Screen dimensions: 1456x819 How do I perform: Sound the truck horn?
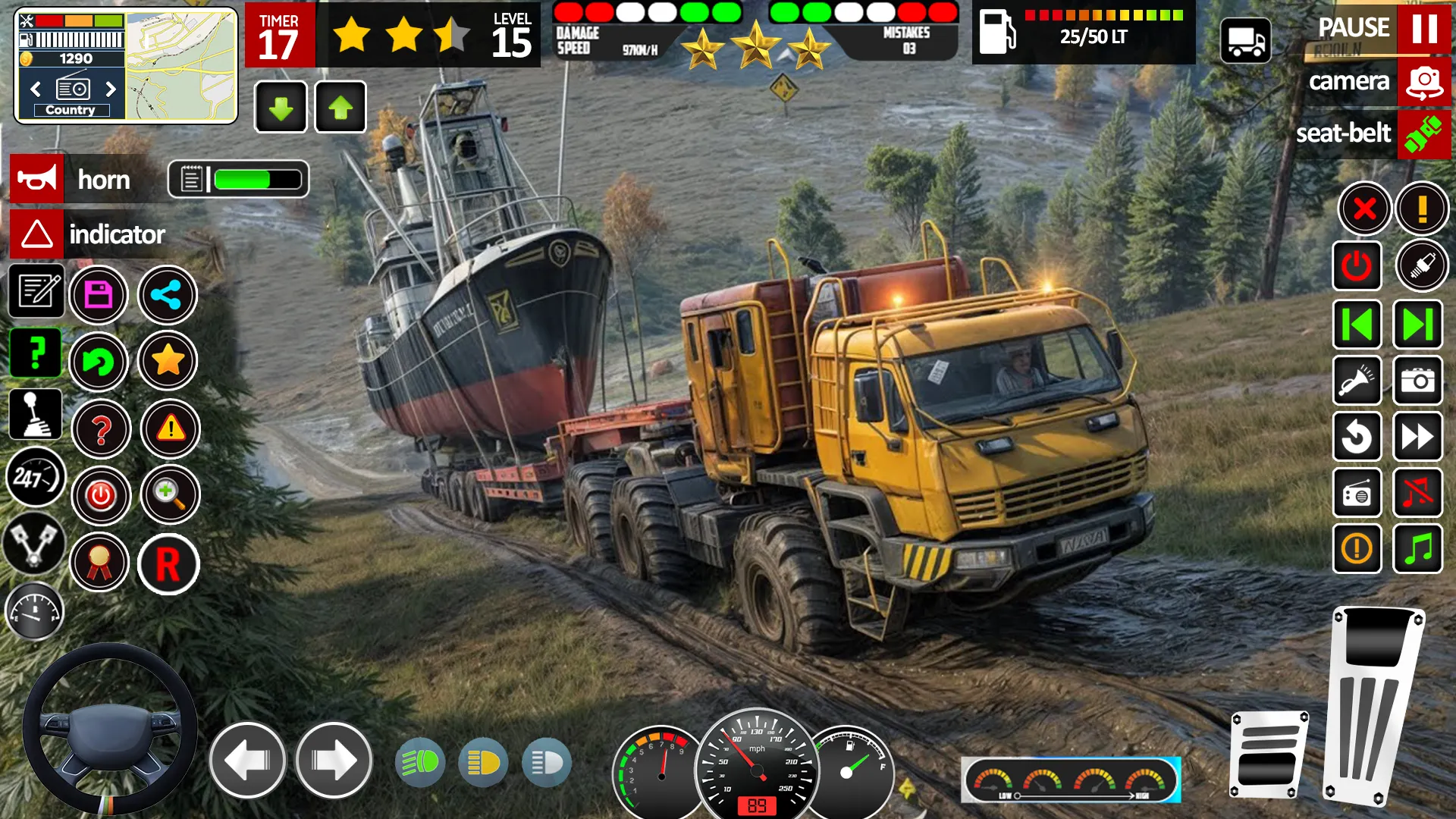[x=37, y=180]
